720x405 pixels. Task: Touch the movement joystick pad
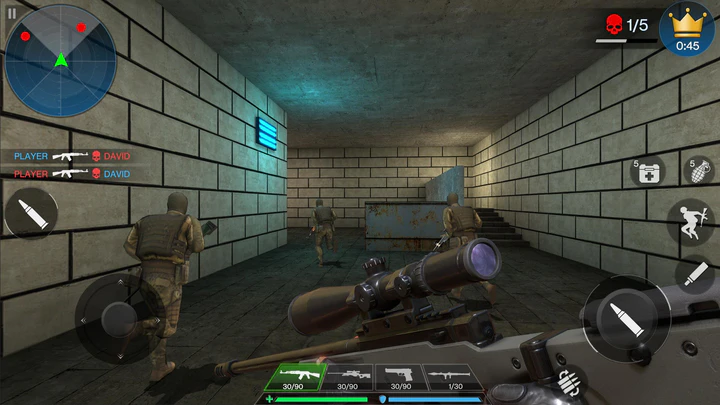[119, 317]
